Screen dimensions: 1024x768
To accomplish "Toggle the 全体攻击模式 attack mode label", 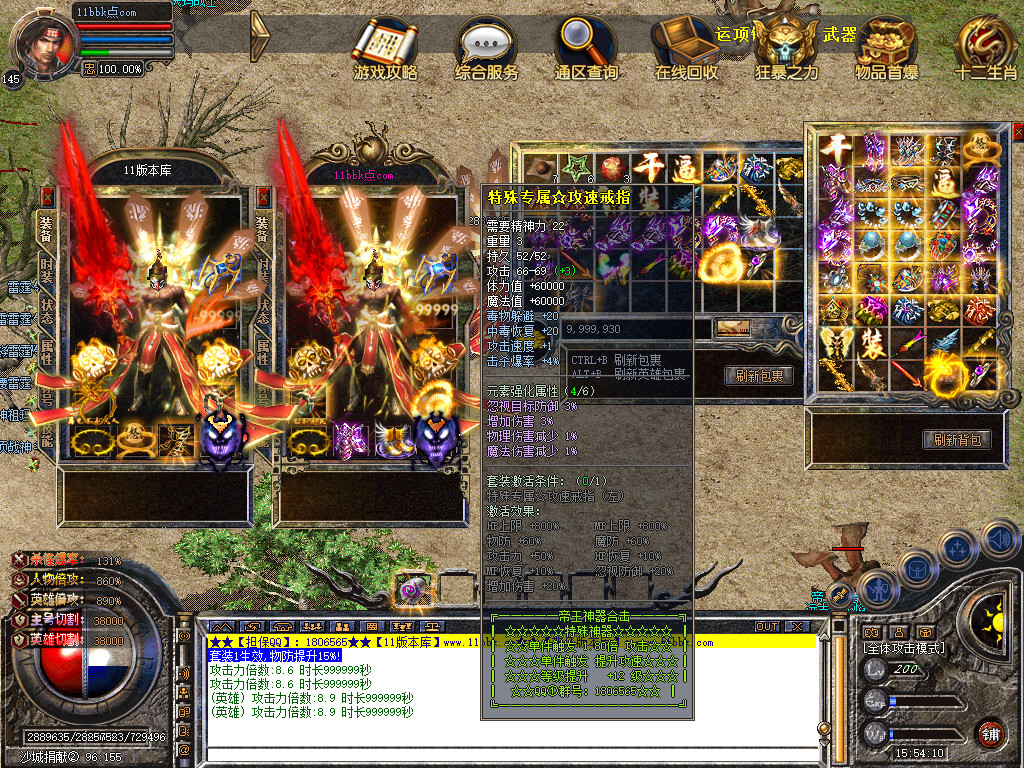I will point(903,649).
